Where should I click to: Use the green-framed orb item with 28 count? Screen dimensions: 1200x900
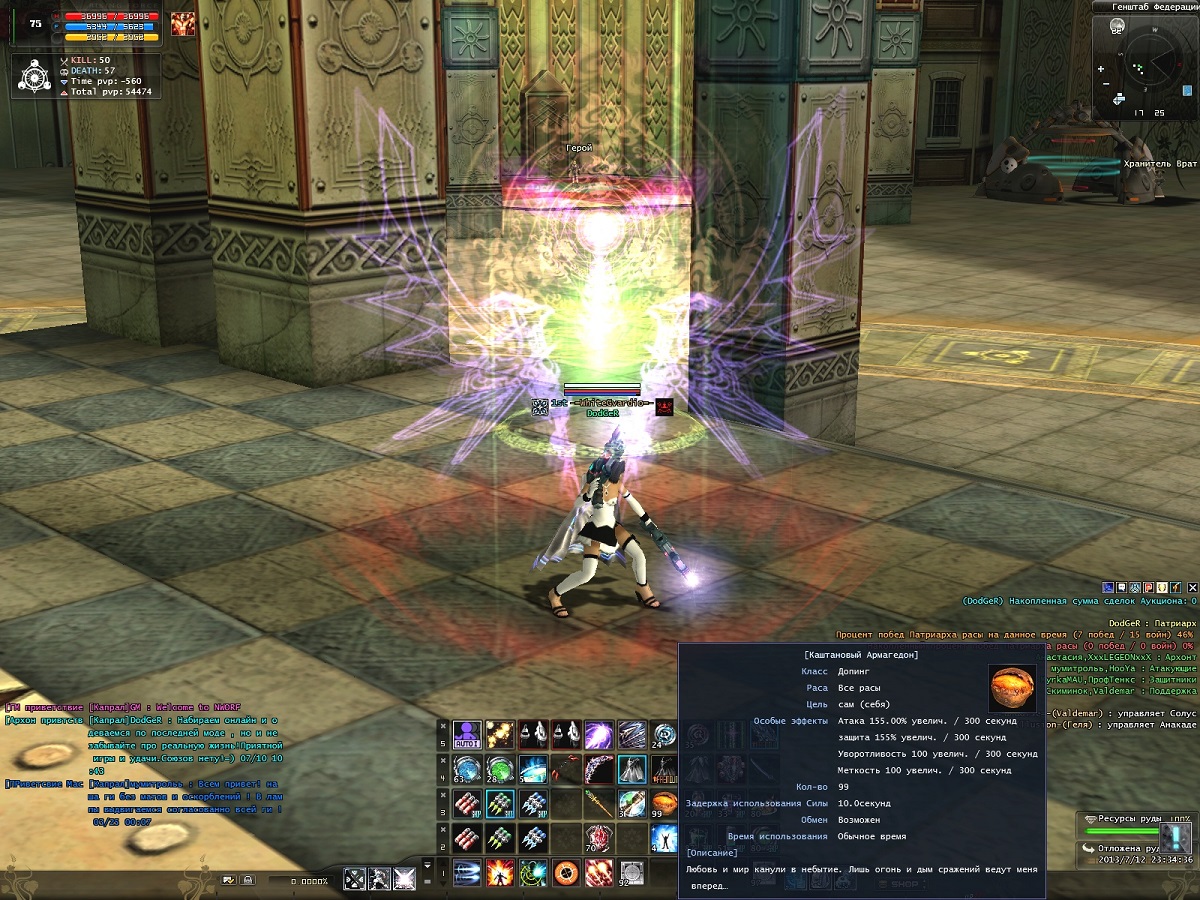click(500, 769)
